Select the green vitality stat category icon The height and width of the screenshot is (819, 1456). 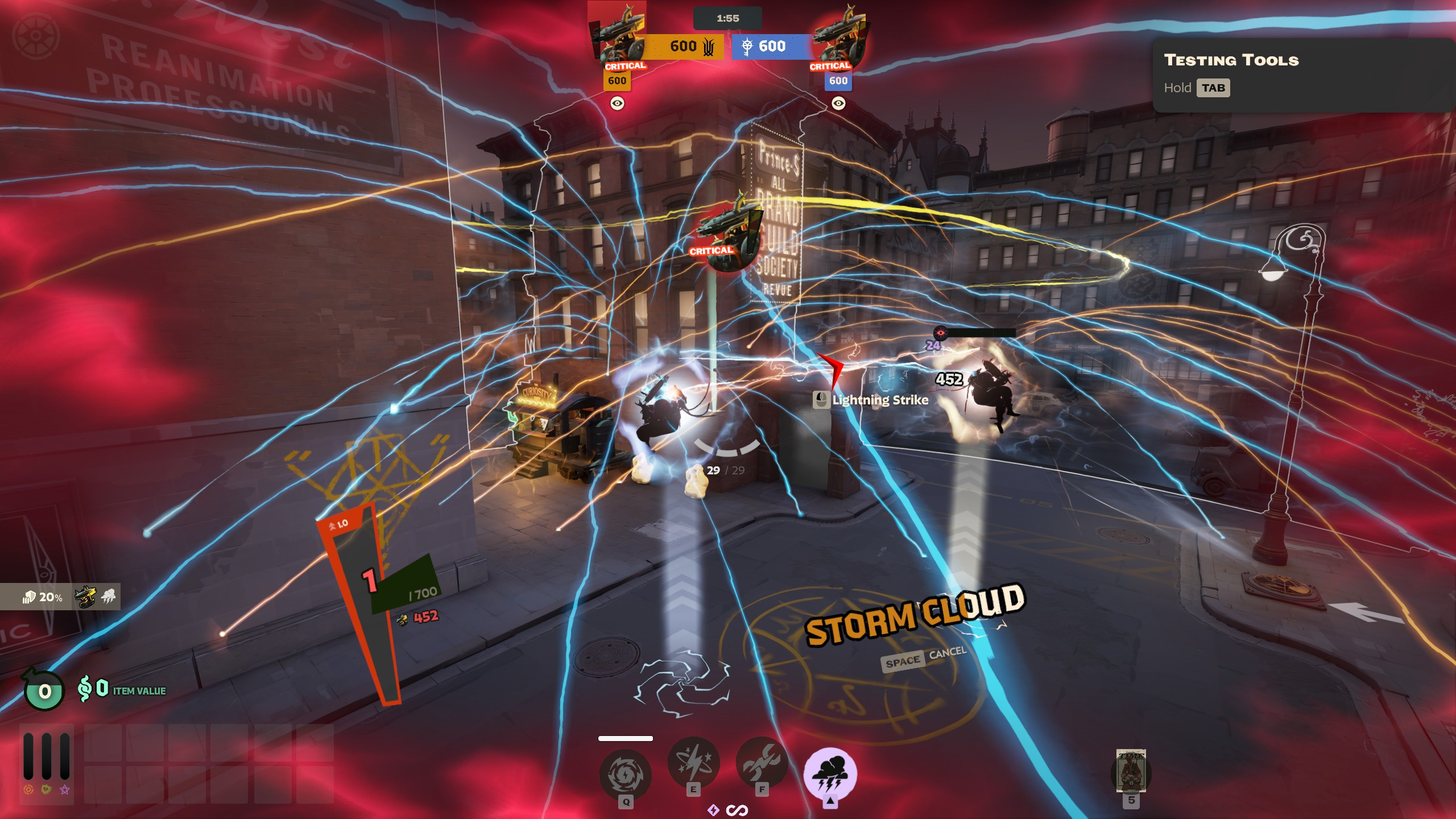[47, 789]
